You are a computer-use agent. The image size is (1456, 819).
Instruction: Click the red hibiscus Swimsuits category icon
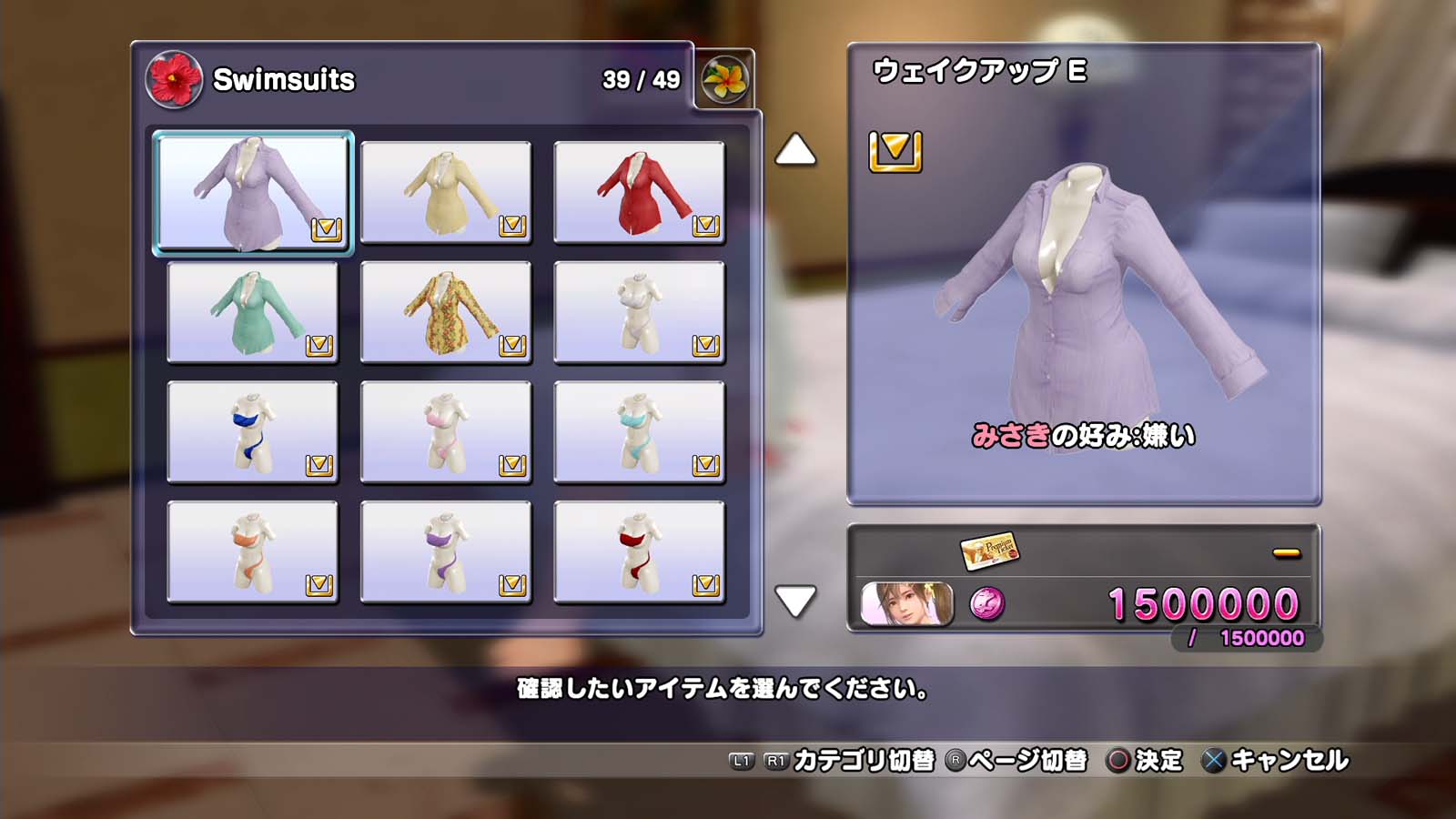[x=173, y=79]
